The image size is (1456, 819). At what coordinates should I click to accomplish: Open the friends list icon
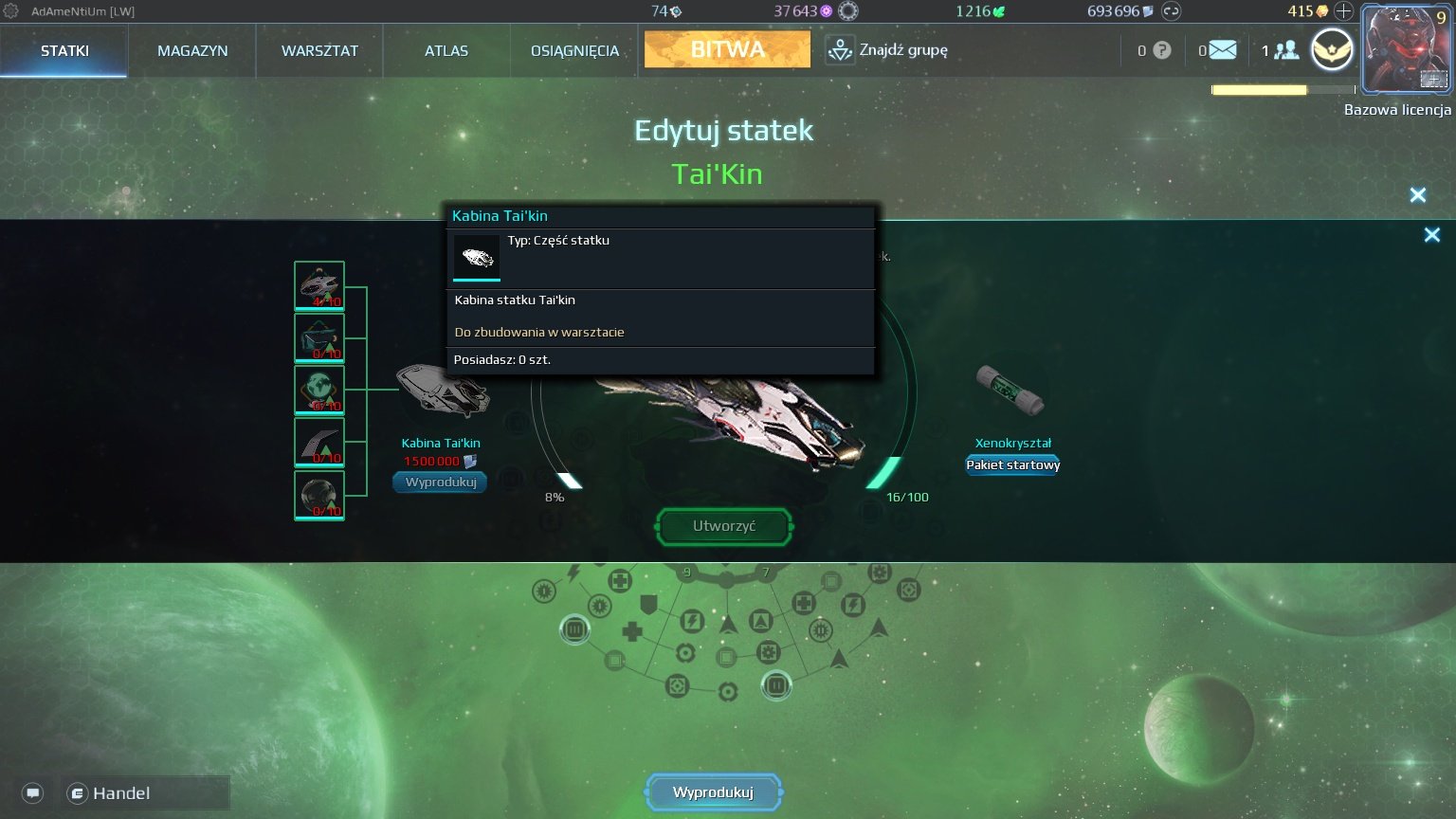(1285, 50)
